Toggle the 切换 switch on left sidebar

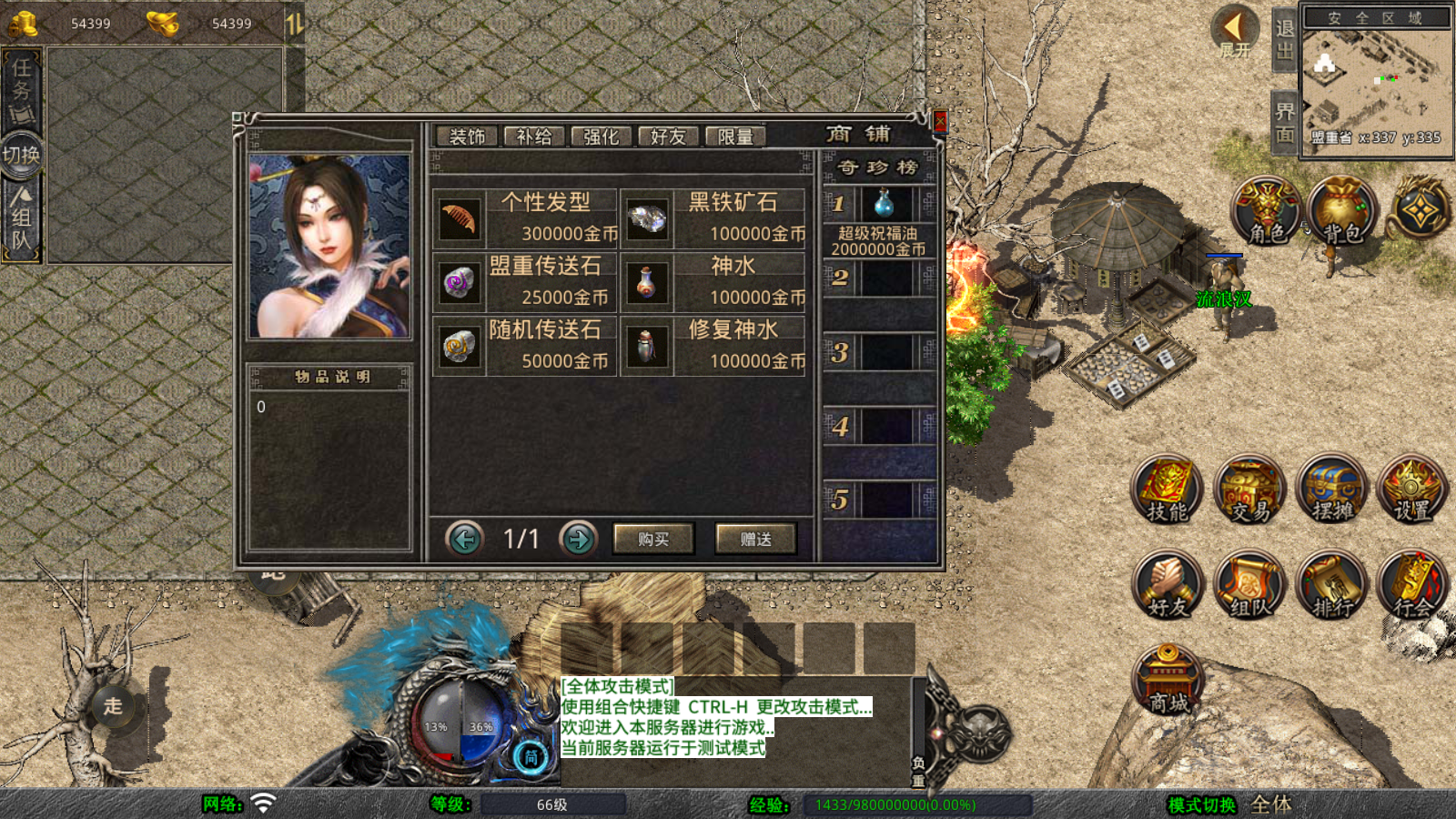[x=22, y=153]
